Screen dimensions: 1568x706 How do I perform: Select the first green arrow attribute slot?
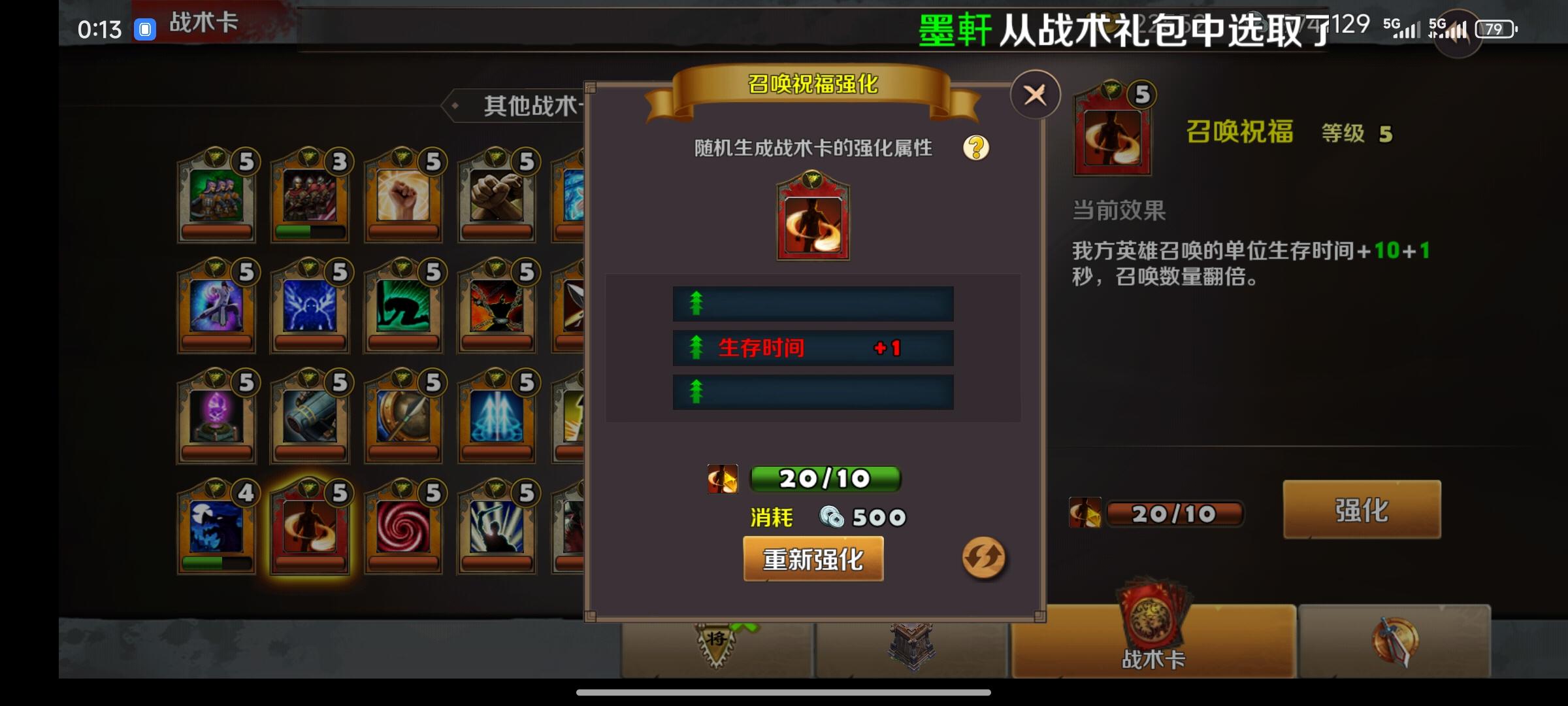[x=812, y=305]
